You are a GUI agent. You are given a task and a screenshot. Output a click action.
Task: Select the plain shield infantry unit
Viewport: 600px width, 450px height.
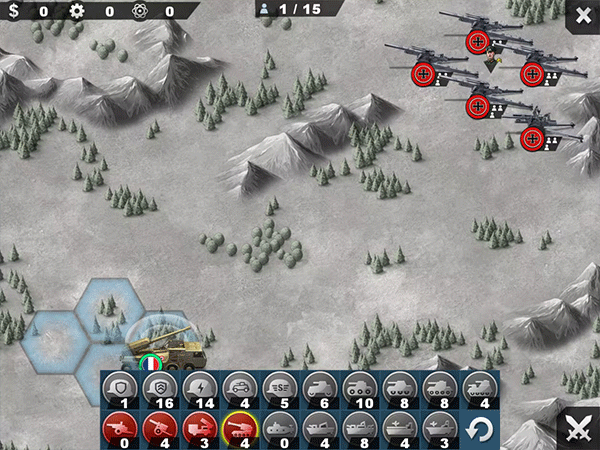(119, 387)
